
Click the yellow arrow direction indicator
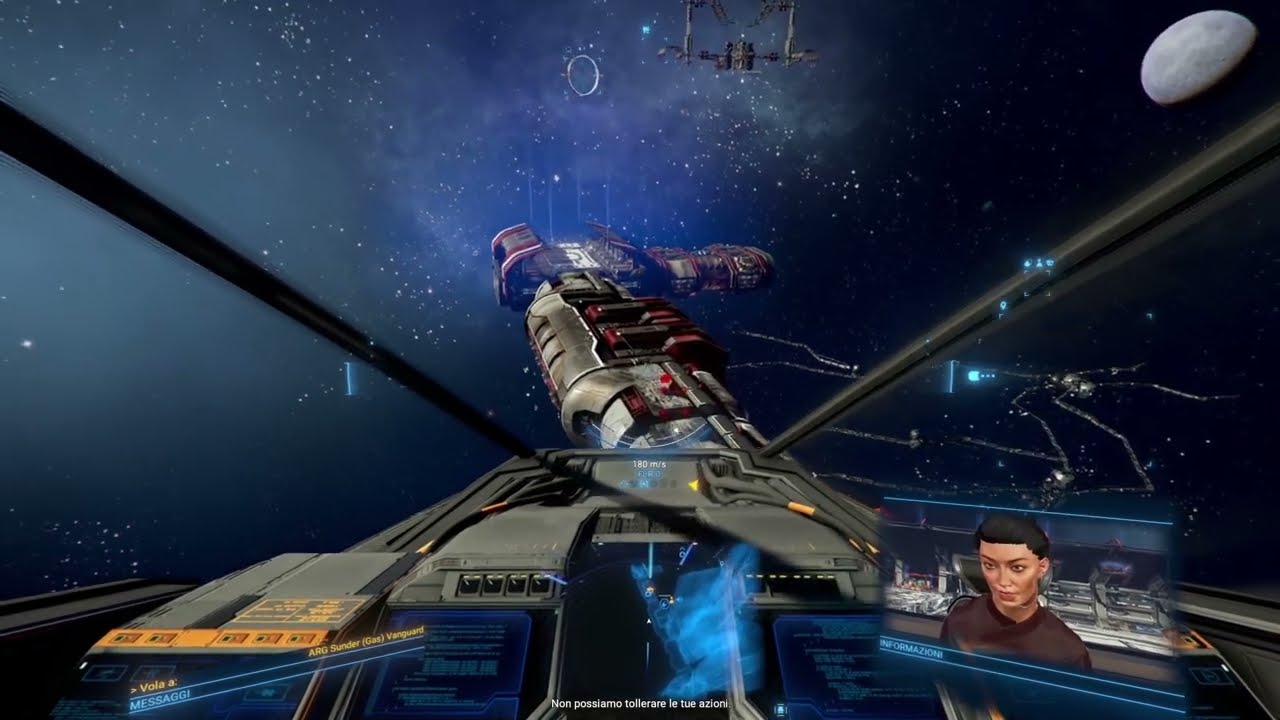pos(692,485)
